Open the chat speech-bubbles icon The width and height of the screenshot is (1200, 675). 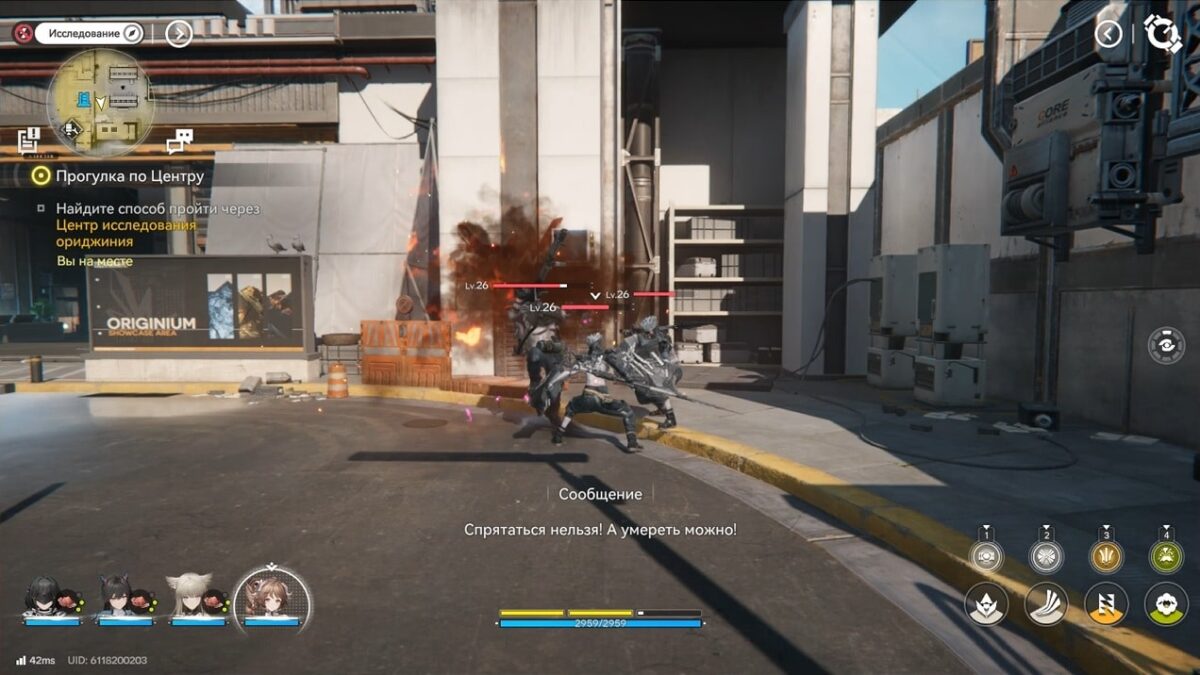[180, 140]
